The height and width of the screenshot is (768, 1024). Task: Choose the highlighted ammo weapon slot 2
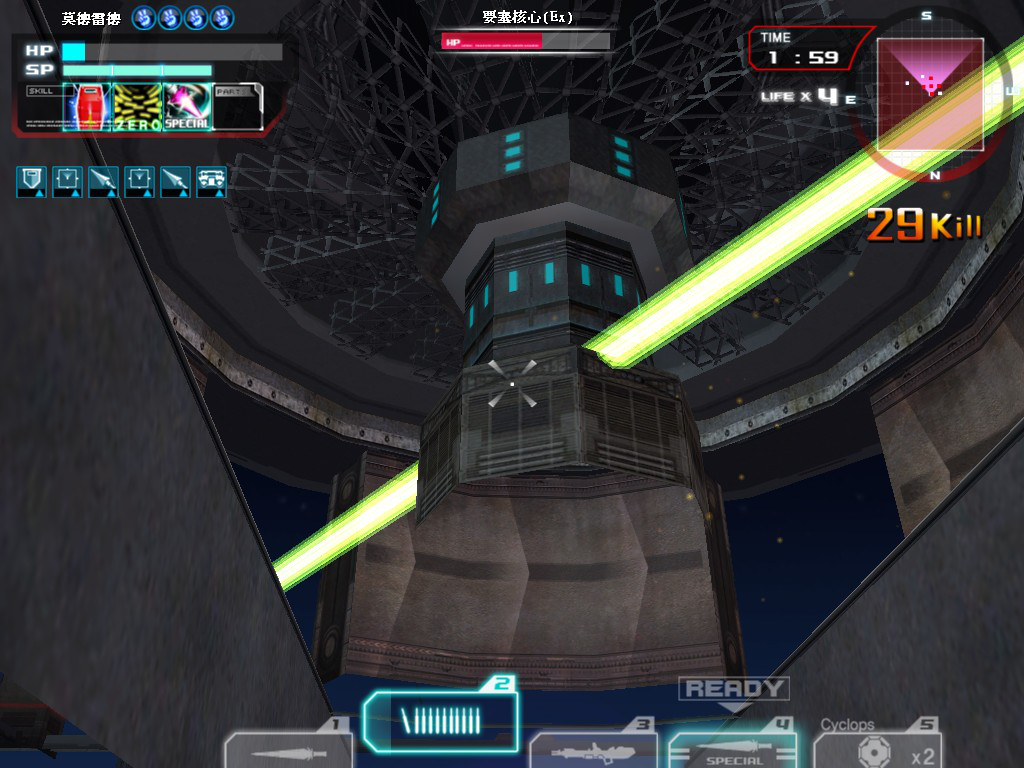(x=441, y=718)
